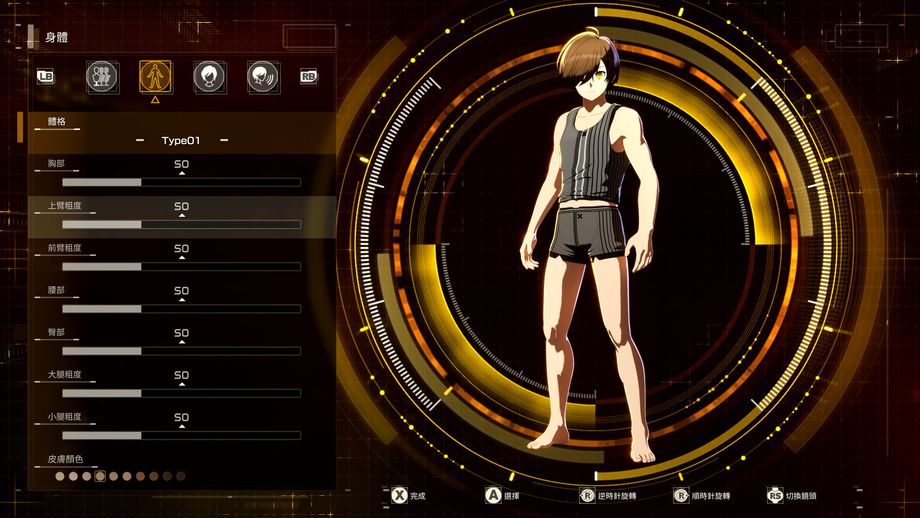This screenshot has width=920, height=518.
Task: Adjust the 胸部 chest slider
Action: (181, 182)
